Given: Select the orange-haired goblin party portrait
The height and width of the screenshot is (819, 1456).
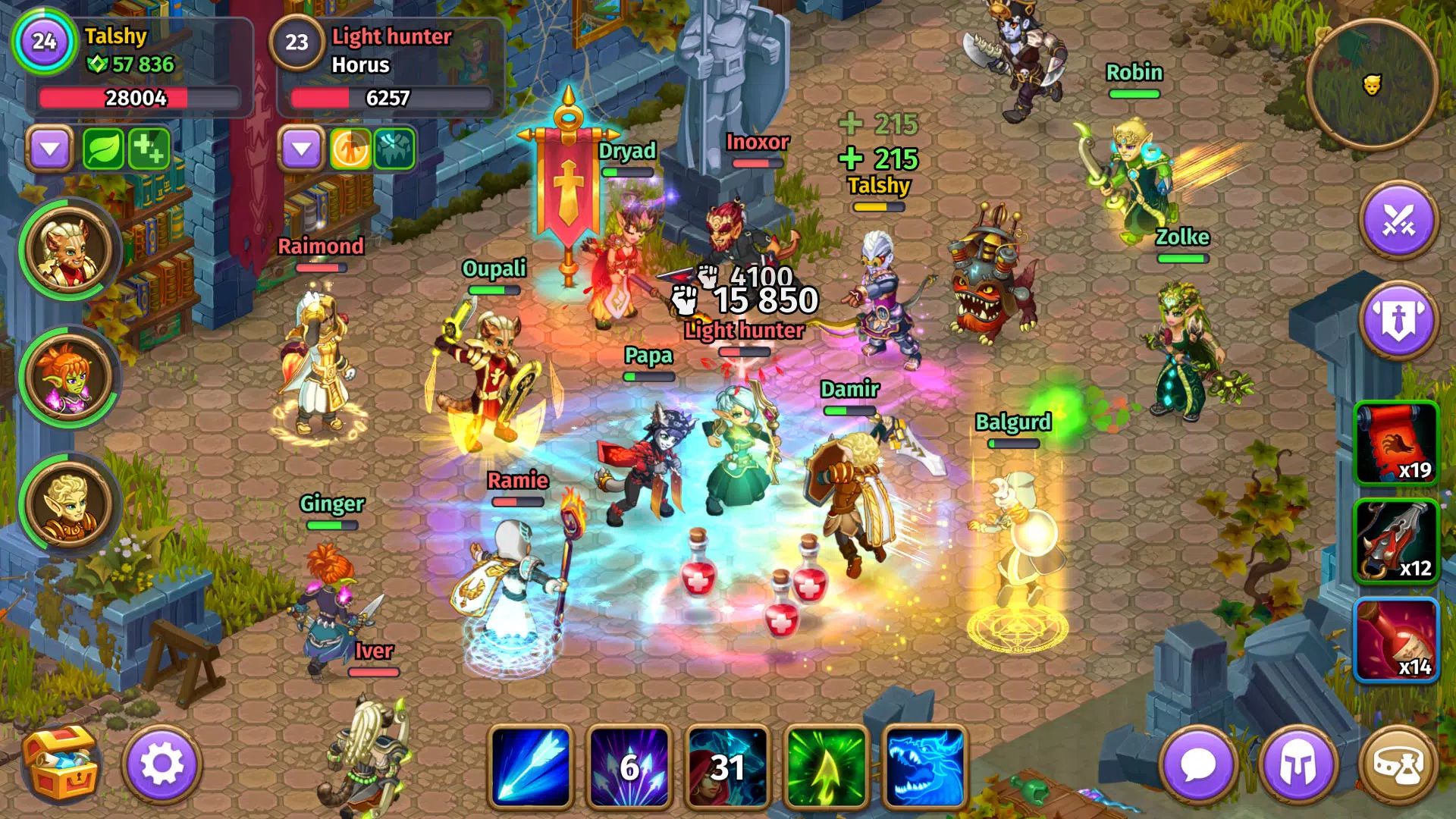Looking at the screenshot, I should point(69,377).
